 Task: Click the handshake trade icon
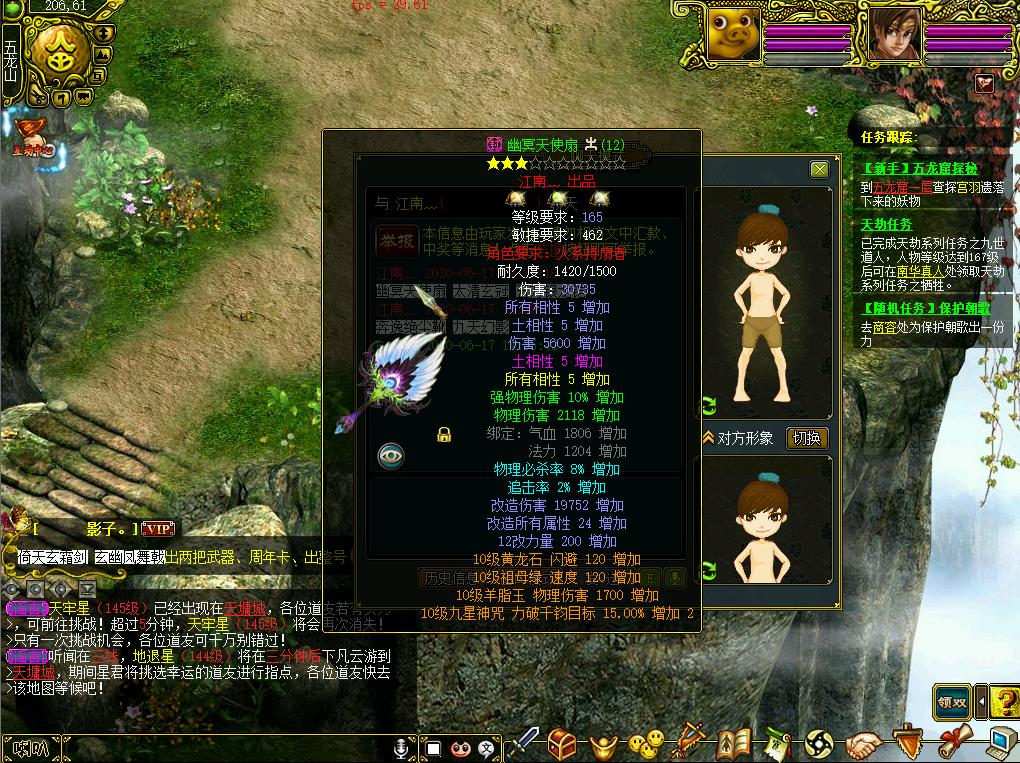pyautogui.click(x=864, y=745)
